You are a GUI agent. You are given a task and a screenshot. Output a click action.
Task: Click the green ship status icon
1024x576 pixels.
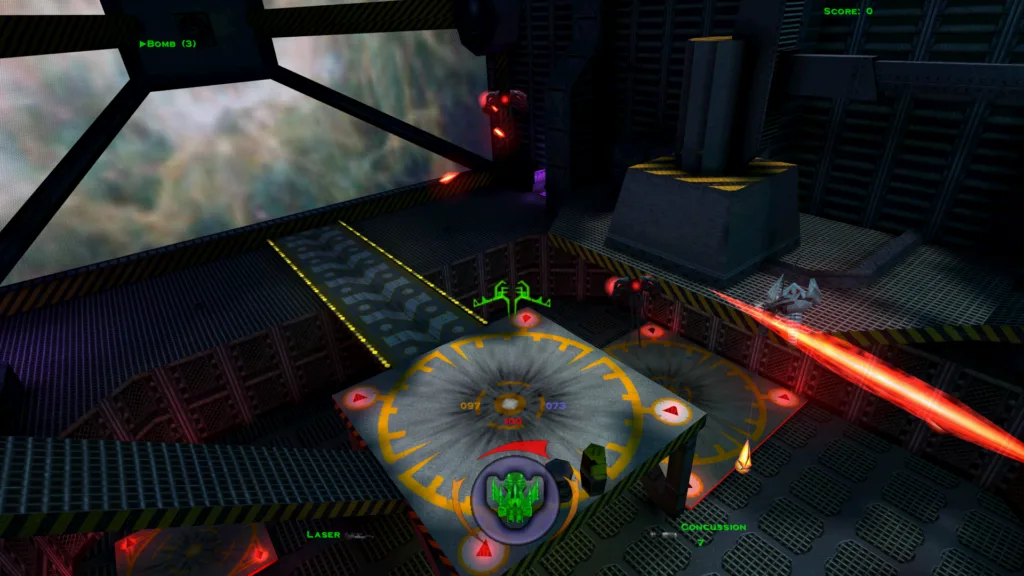[x=513, y=493]
